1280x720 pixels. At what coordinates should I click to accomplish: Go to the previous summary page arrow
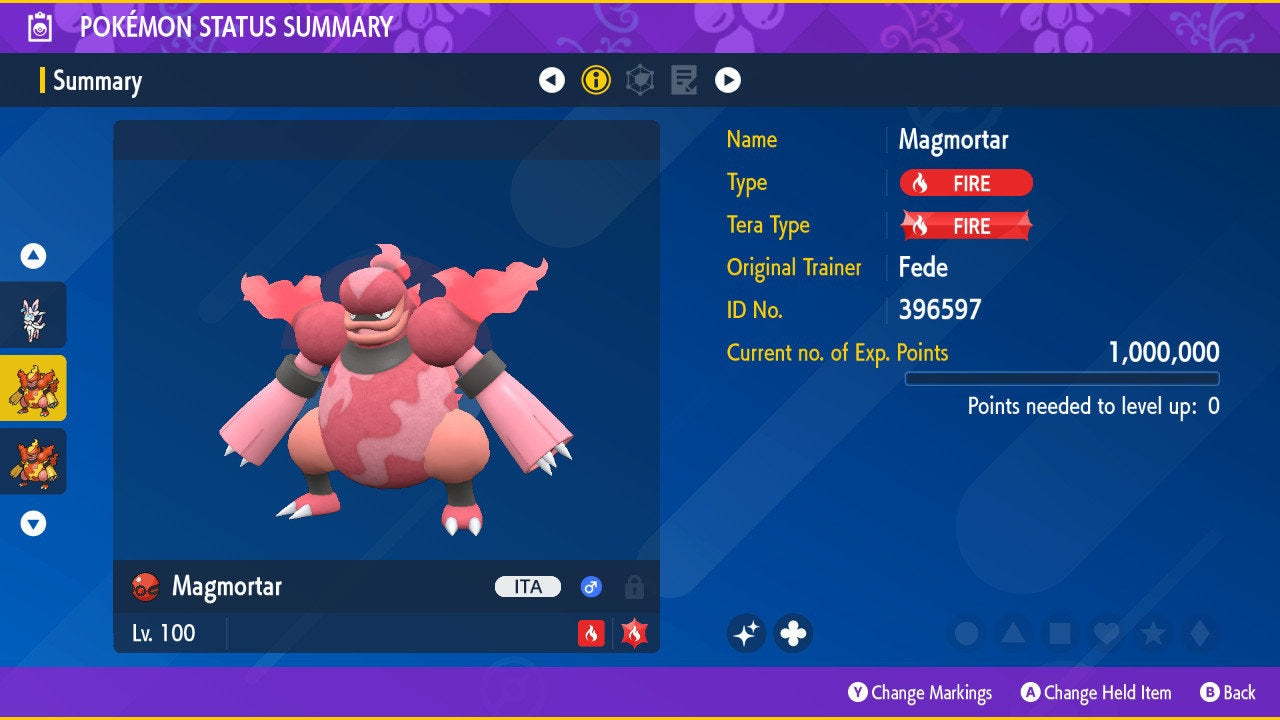point(552,81)
